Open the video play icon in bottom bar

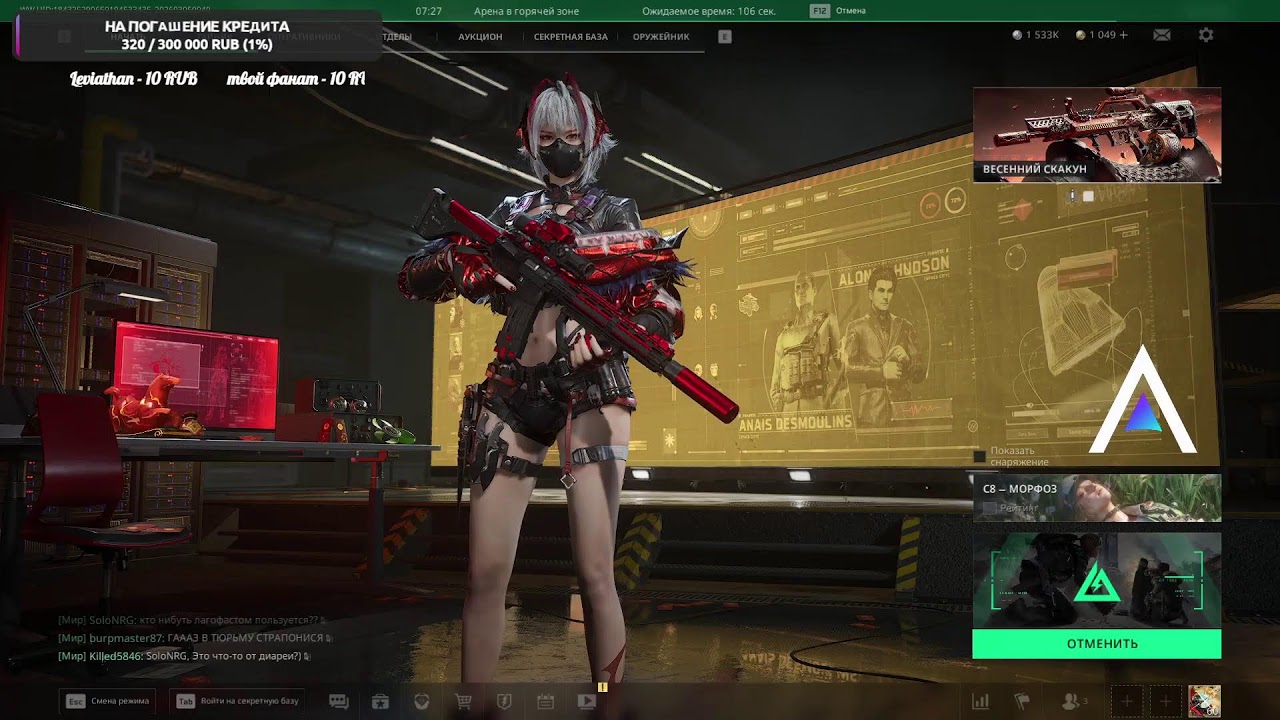coord(587,702)
